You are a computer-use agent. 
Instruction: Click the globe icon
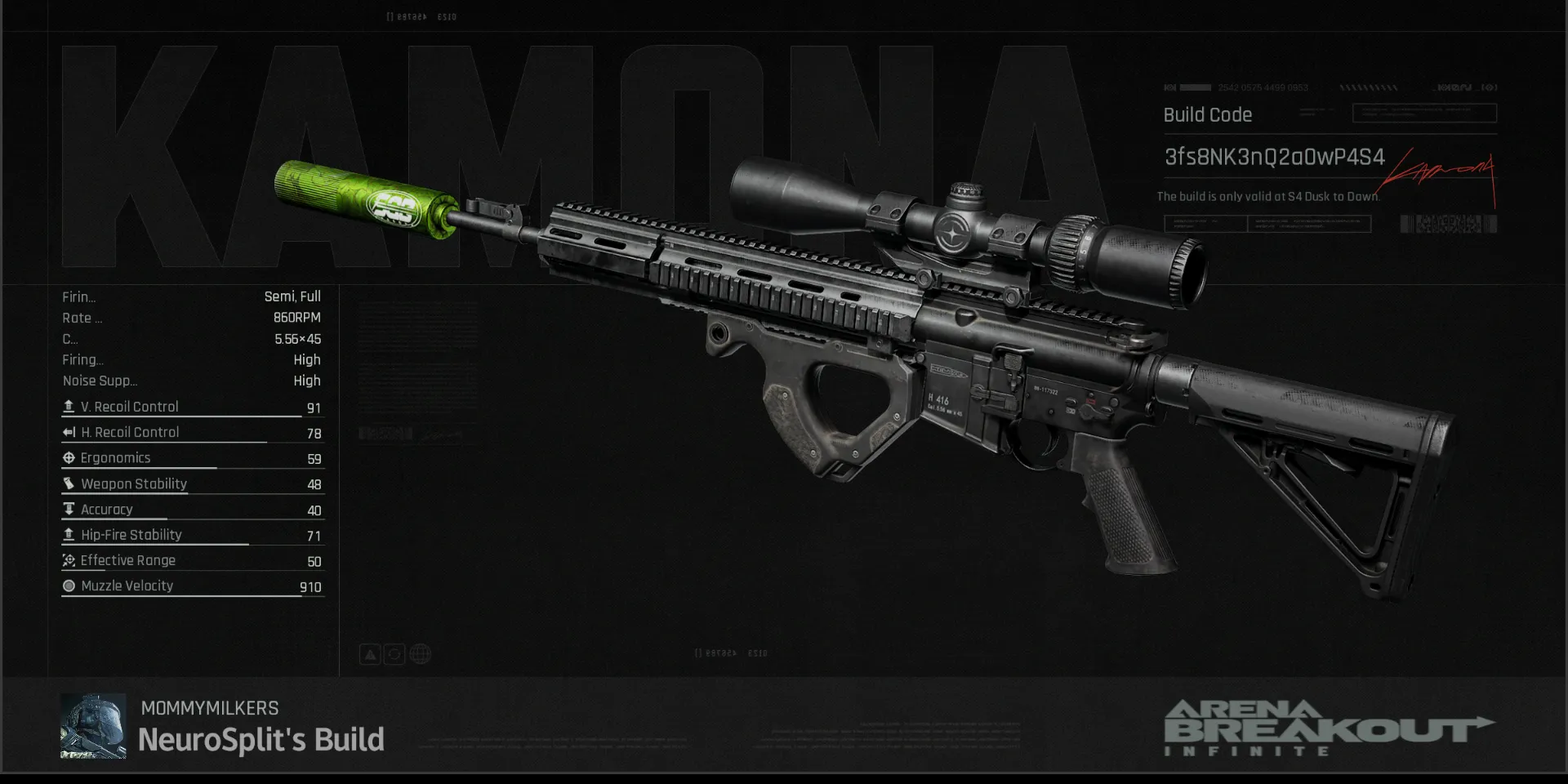click(x=421, y=654)
